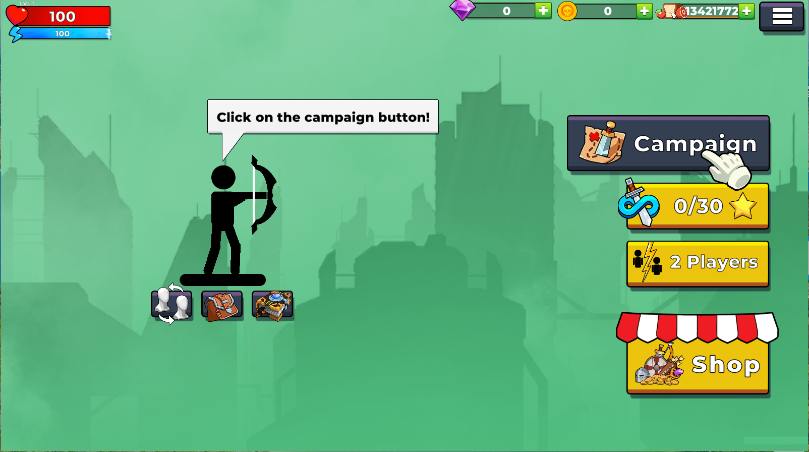Viewport: 809px width, 452px height.
Task: Tap the plus button beside the food counter
Action: pyautogui.click(x=746, y=11)
